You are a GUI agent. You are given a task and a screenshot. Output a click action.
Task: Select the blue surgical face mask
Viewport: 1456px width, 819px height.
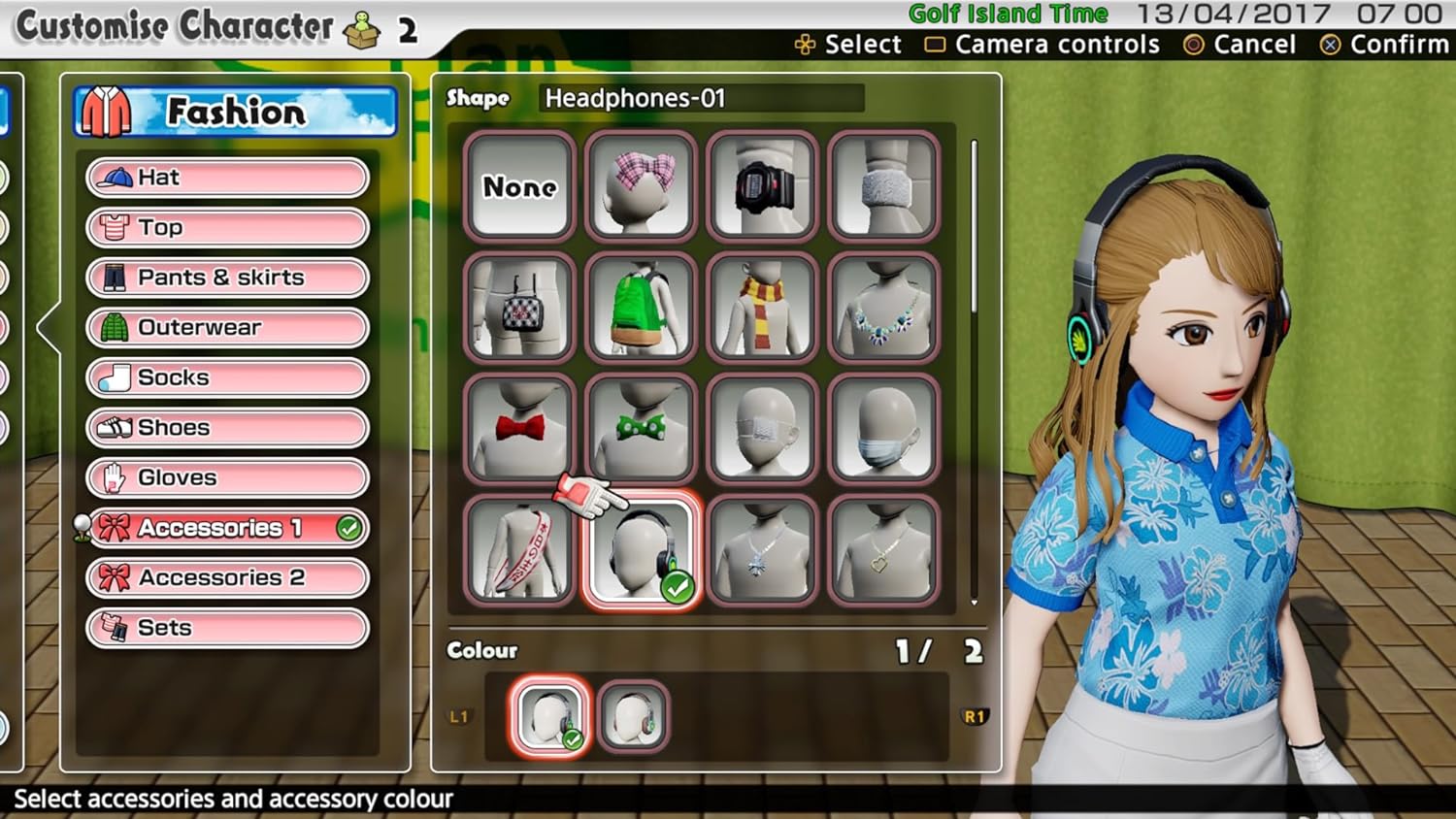(883, 429)
